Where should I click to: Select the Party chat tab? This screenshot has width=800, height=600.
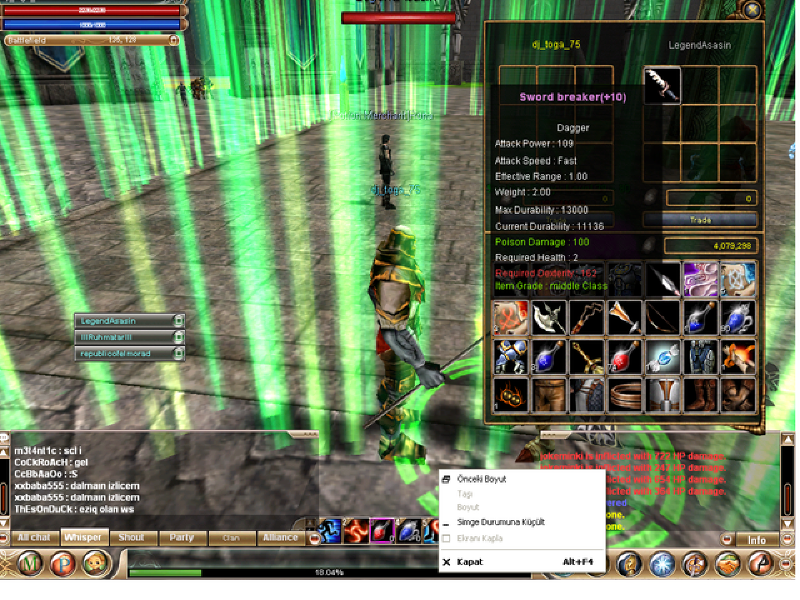point(182,537)
